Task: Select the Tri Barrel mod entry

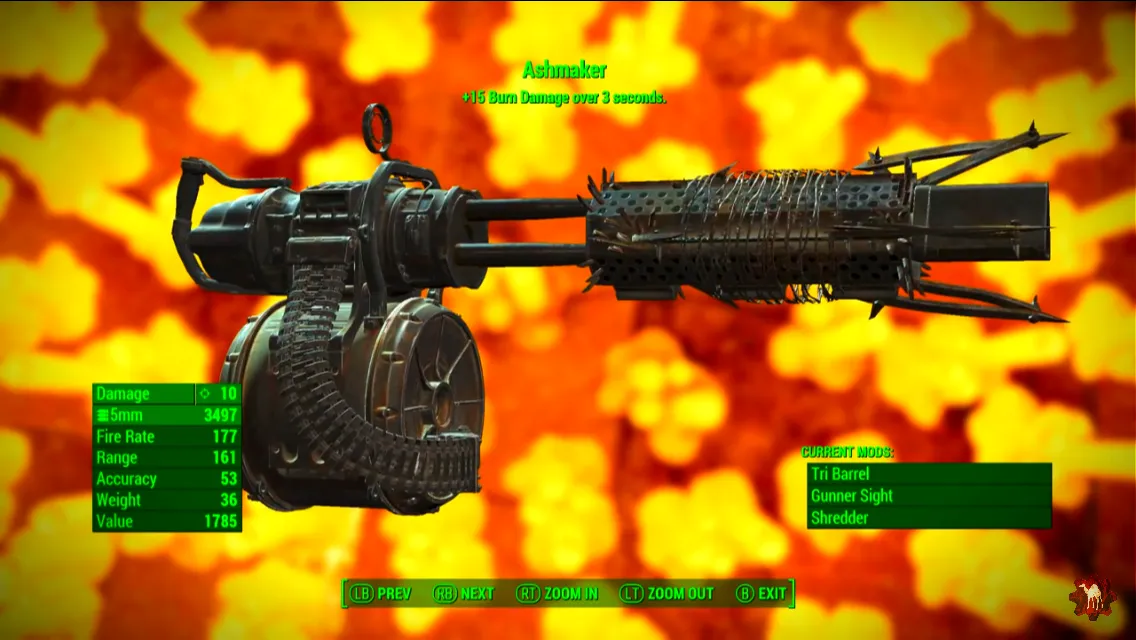Action: (x=928, y=474)
